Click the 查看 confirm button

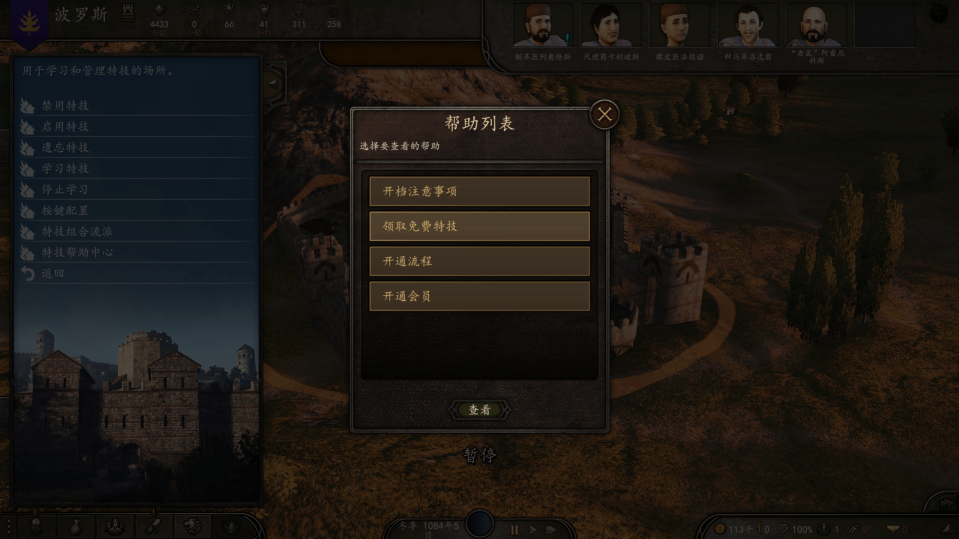pyautogui.click(x=480, y=409)
